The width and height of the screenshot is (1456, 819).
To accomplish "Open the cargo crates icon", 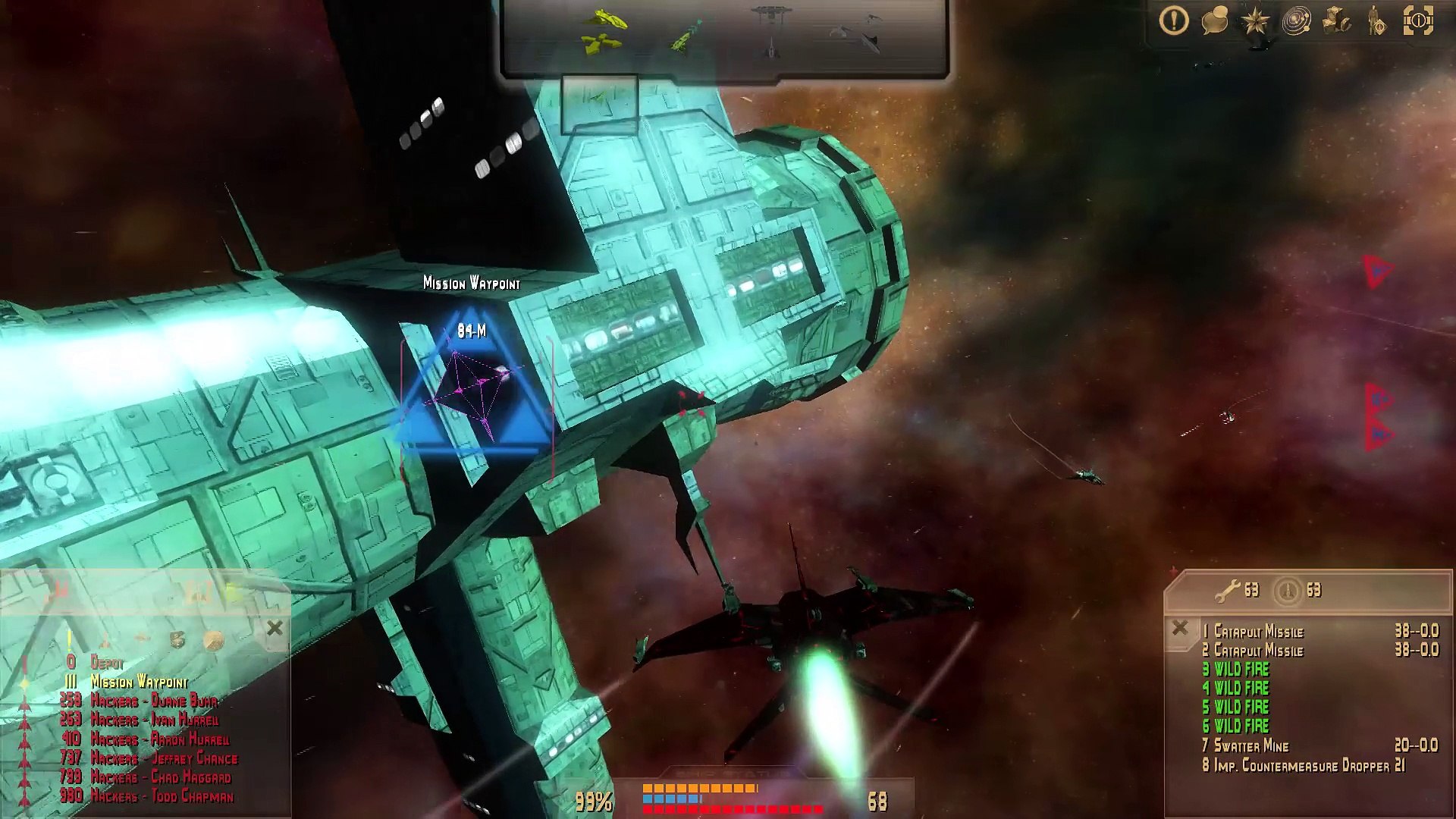I will point(1336,21).
